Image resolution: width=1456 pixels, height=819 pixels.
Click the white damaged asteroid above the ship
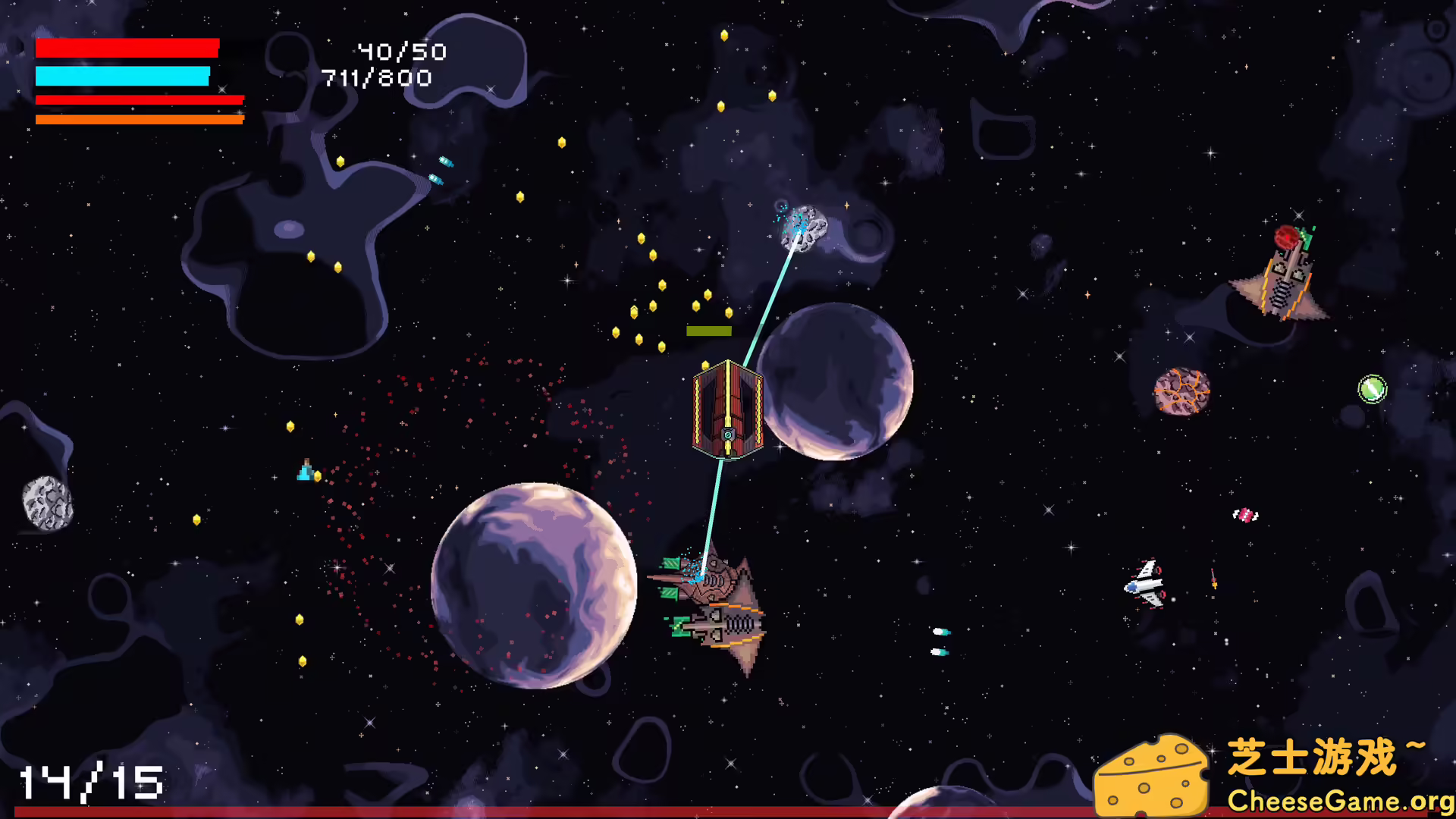tap(804, 227)
